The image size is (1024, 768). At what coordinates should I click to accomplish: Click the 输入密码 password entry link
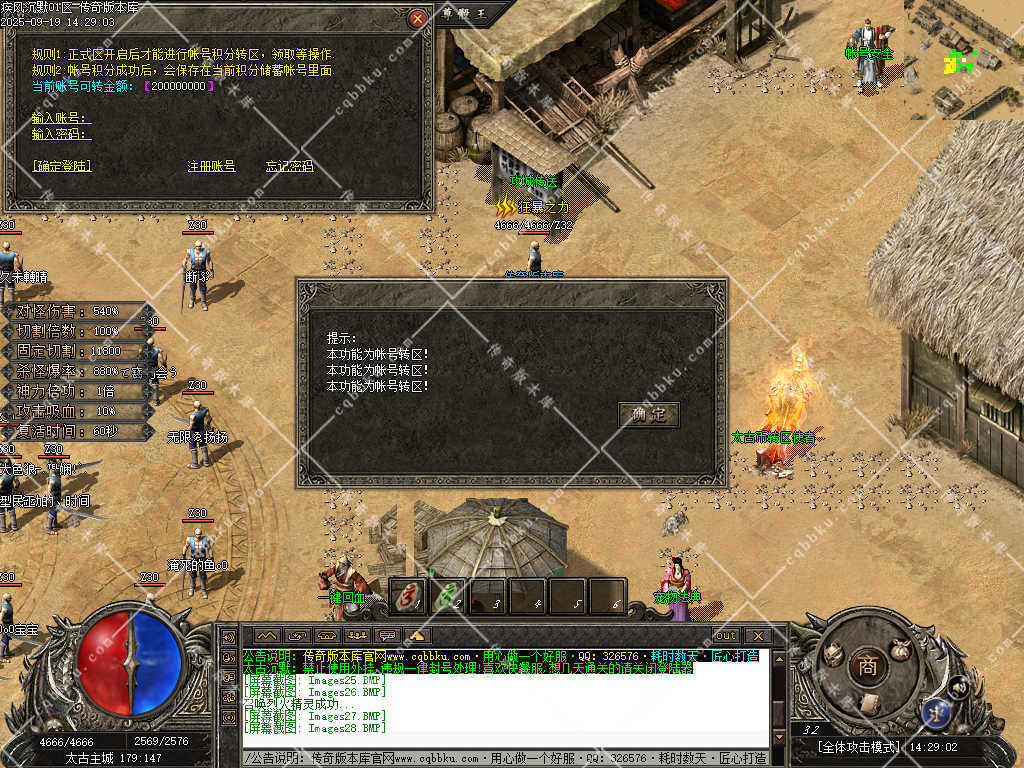tap(60, 134)
